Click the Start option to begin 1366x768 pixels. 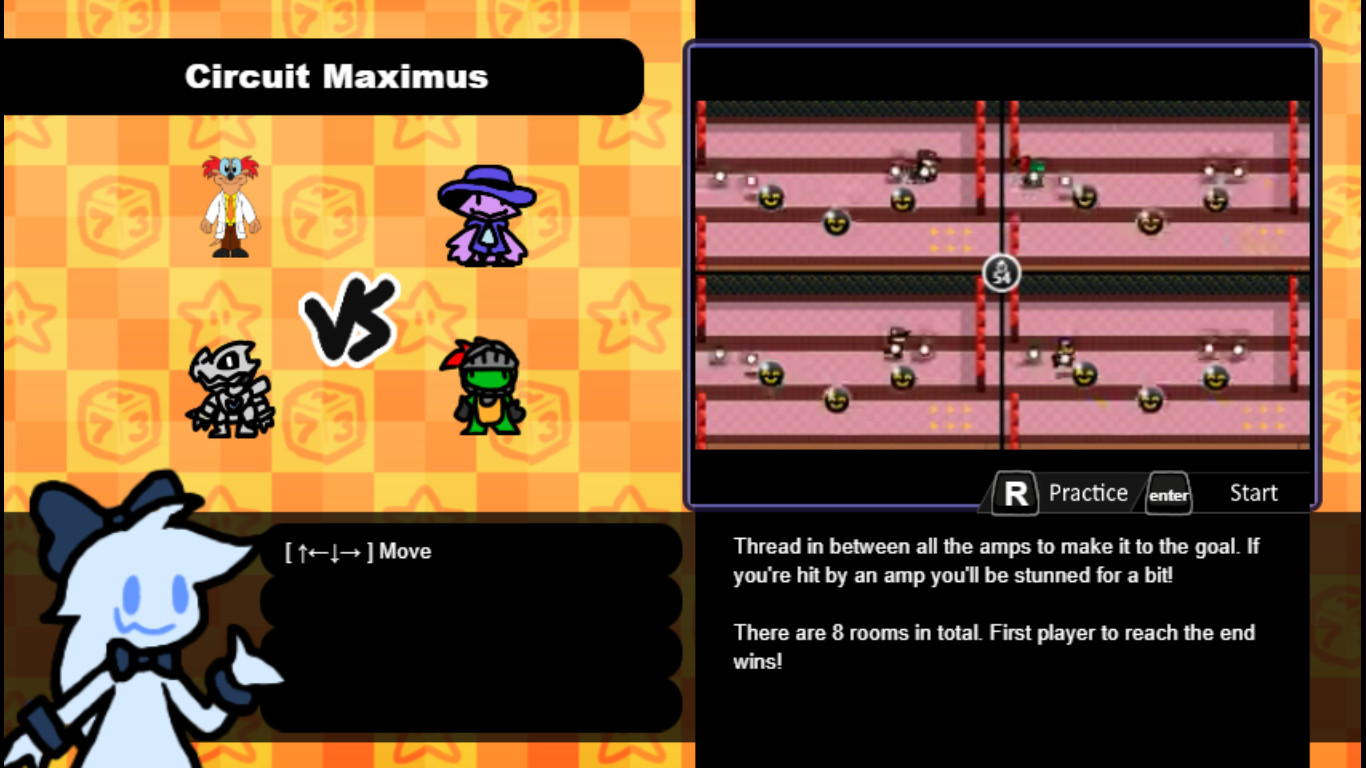click(1253, 492)
